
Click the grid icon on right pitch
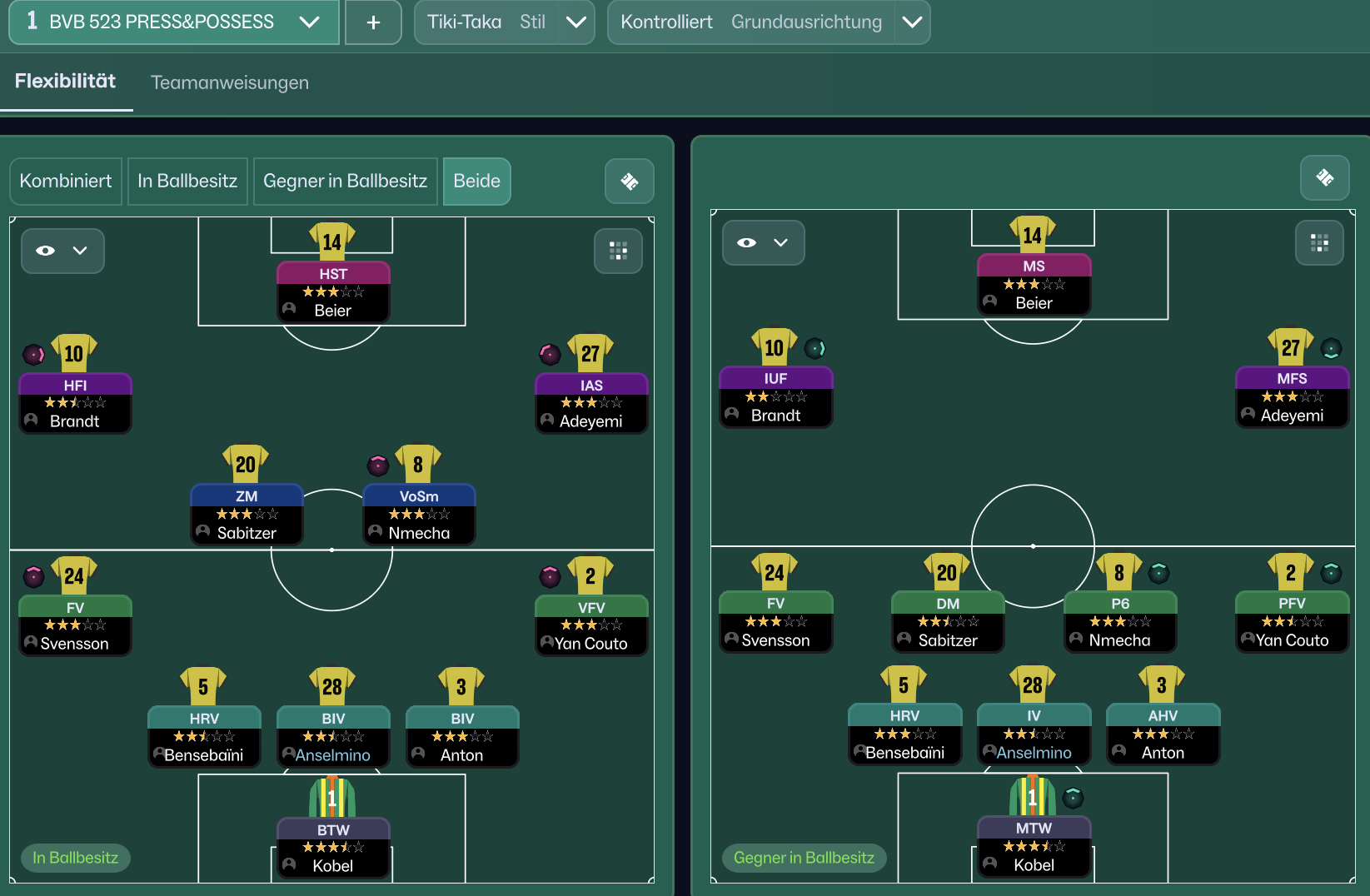coord(1319,243)
